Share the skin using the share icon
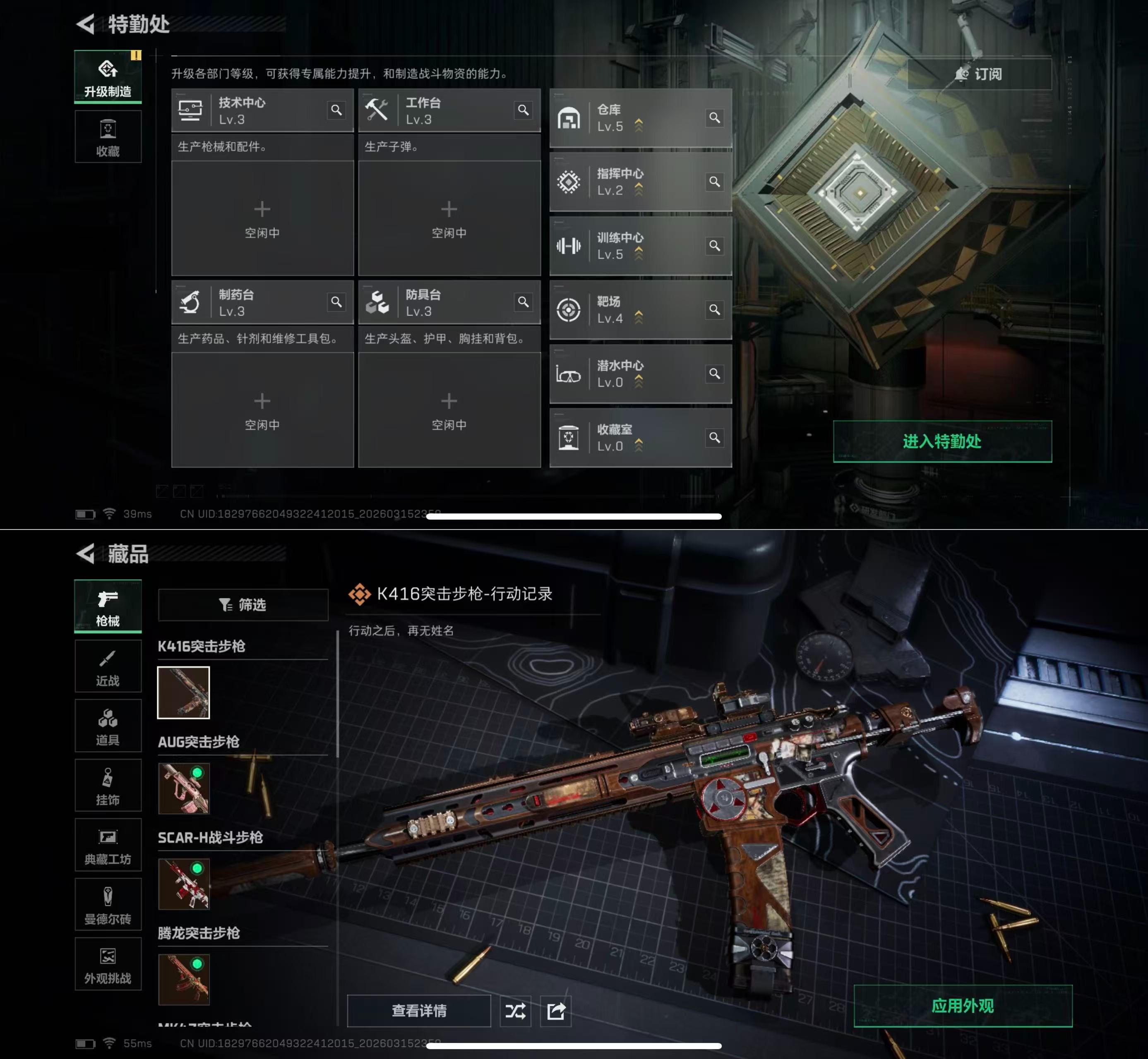1148x1059 pixels. coord(556,1011)
